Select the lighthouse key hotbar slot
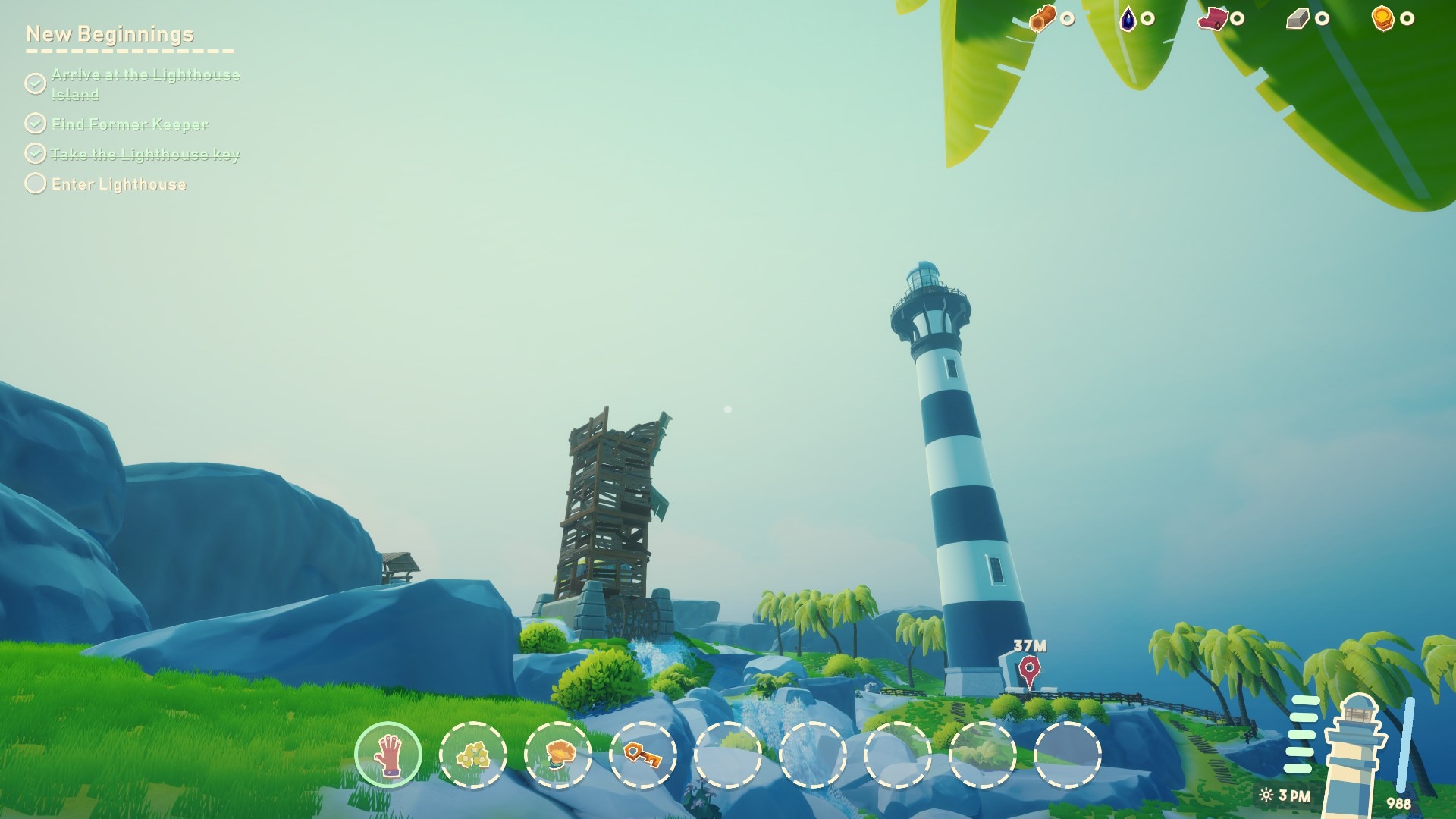The image size is (1456, 819). coord(643,755)
